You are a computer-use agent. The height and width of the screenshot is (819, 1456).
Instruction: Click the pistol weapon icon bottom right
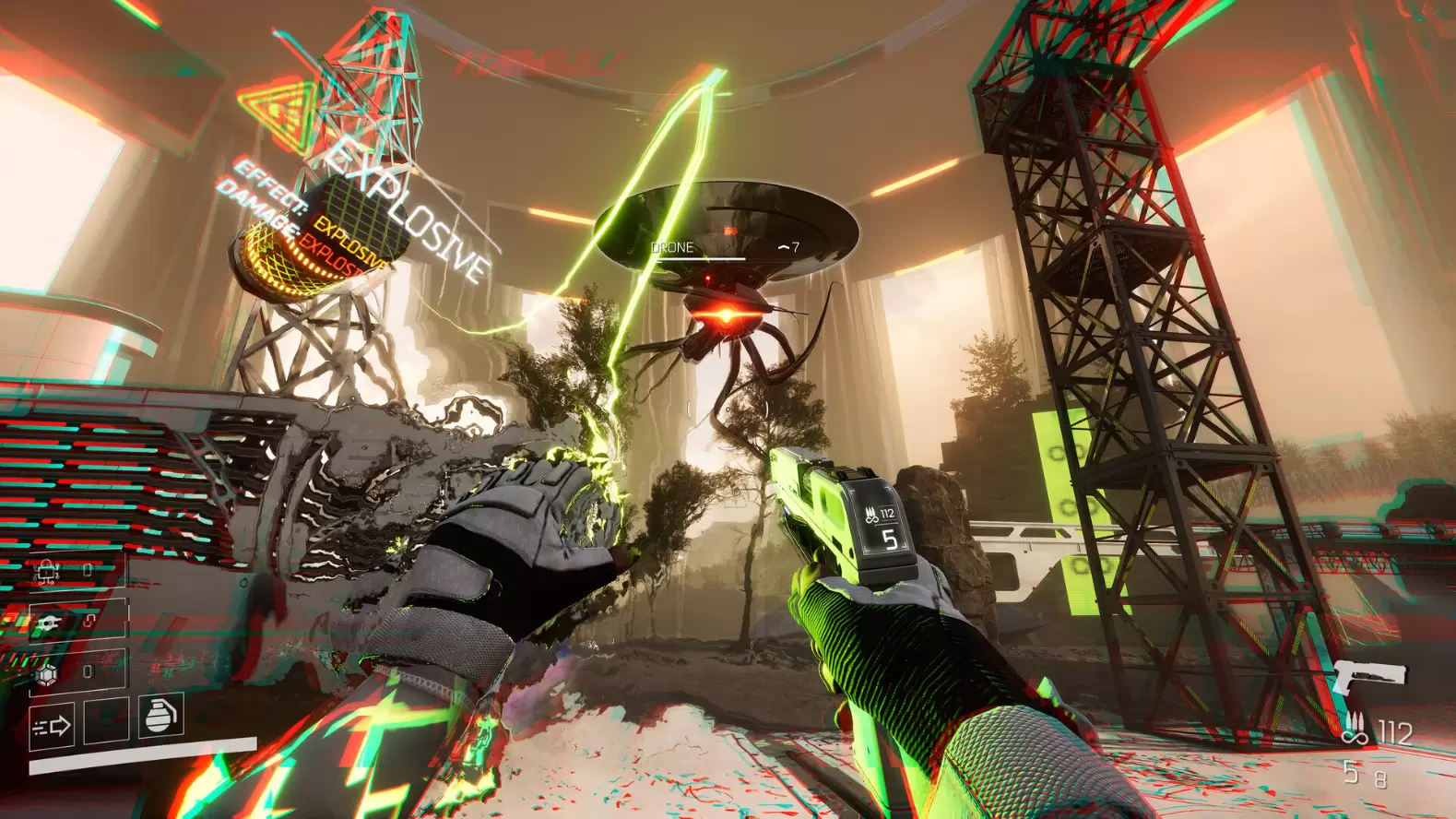(x=1372, y=675)
